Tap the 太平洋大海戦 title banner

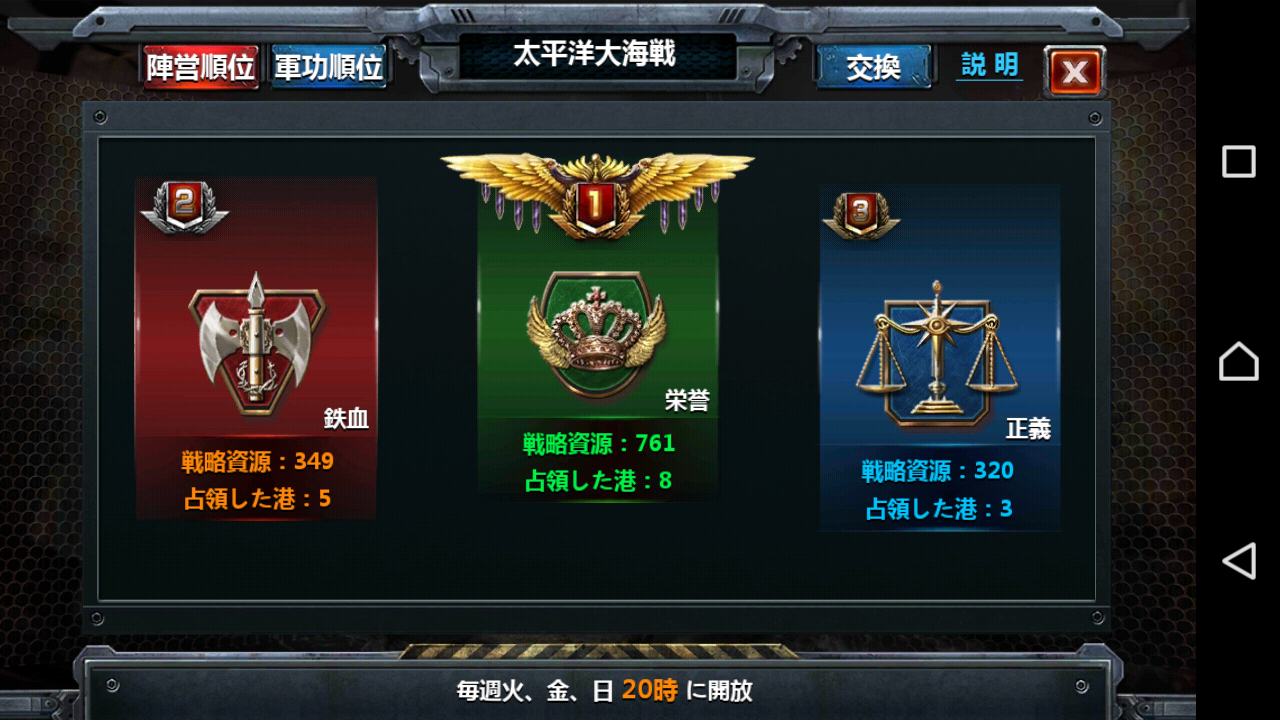pyautogui.click(x=597, y=53)
